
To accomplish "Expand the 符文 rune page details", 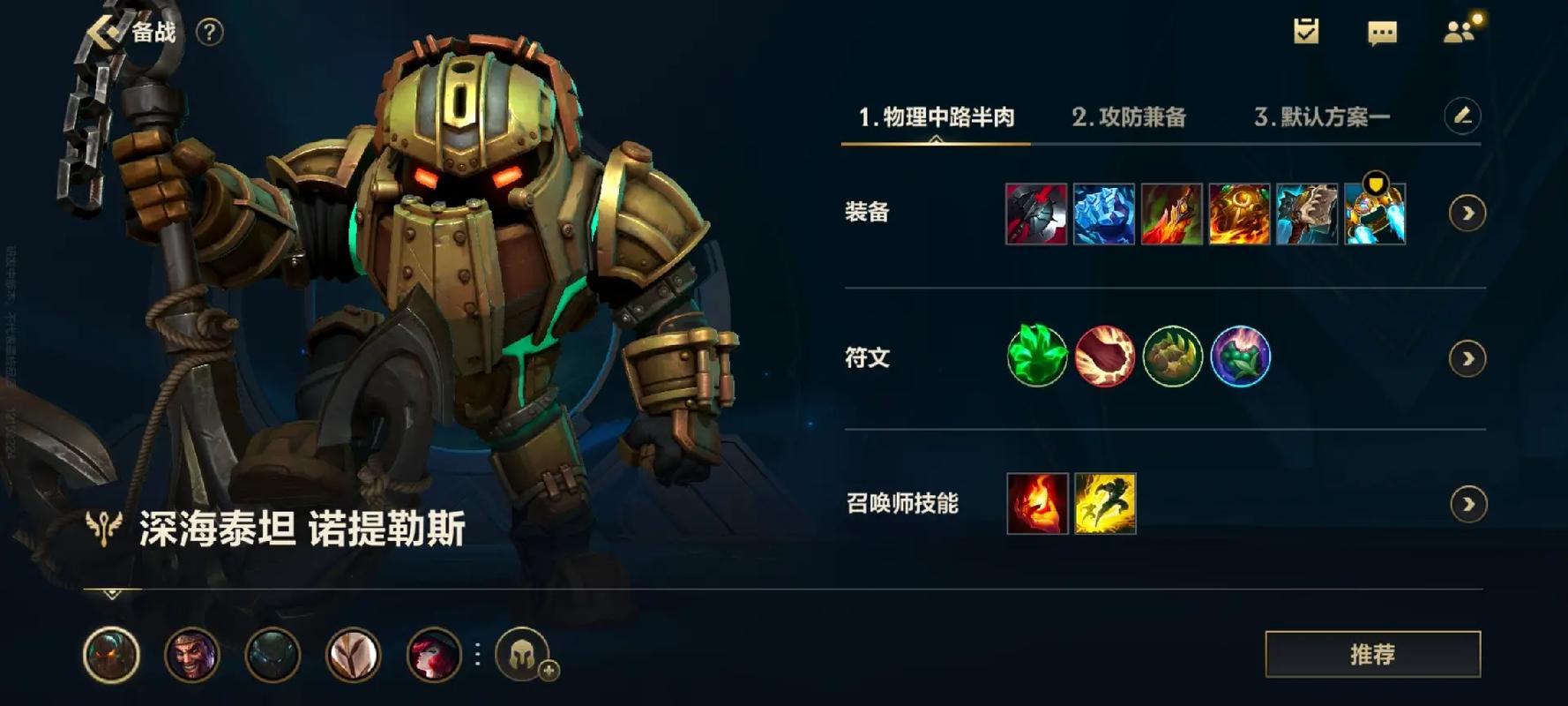I will tap(1466, 358).
